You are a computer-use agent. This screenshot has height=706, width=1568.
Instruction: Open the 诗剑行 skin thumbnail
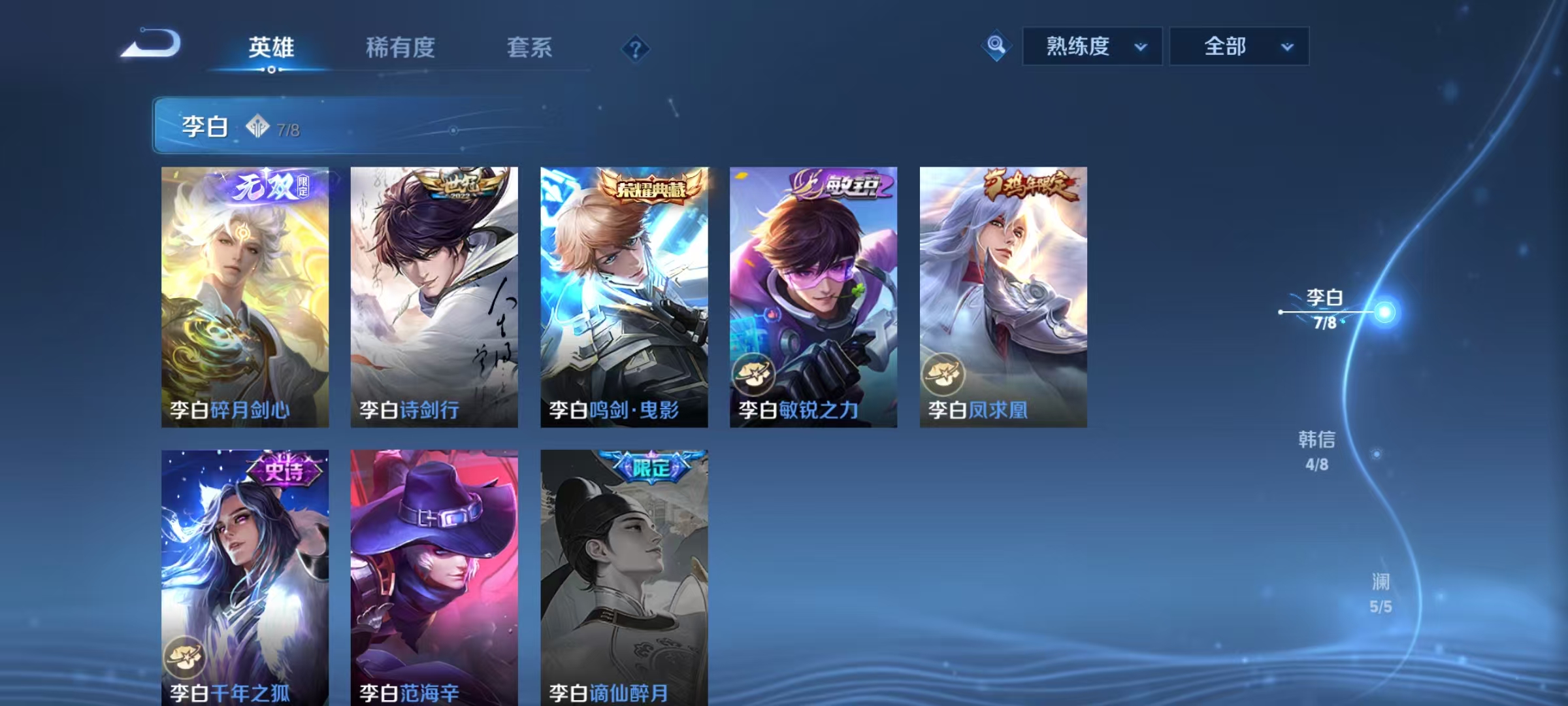coord(434,294)
